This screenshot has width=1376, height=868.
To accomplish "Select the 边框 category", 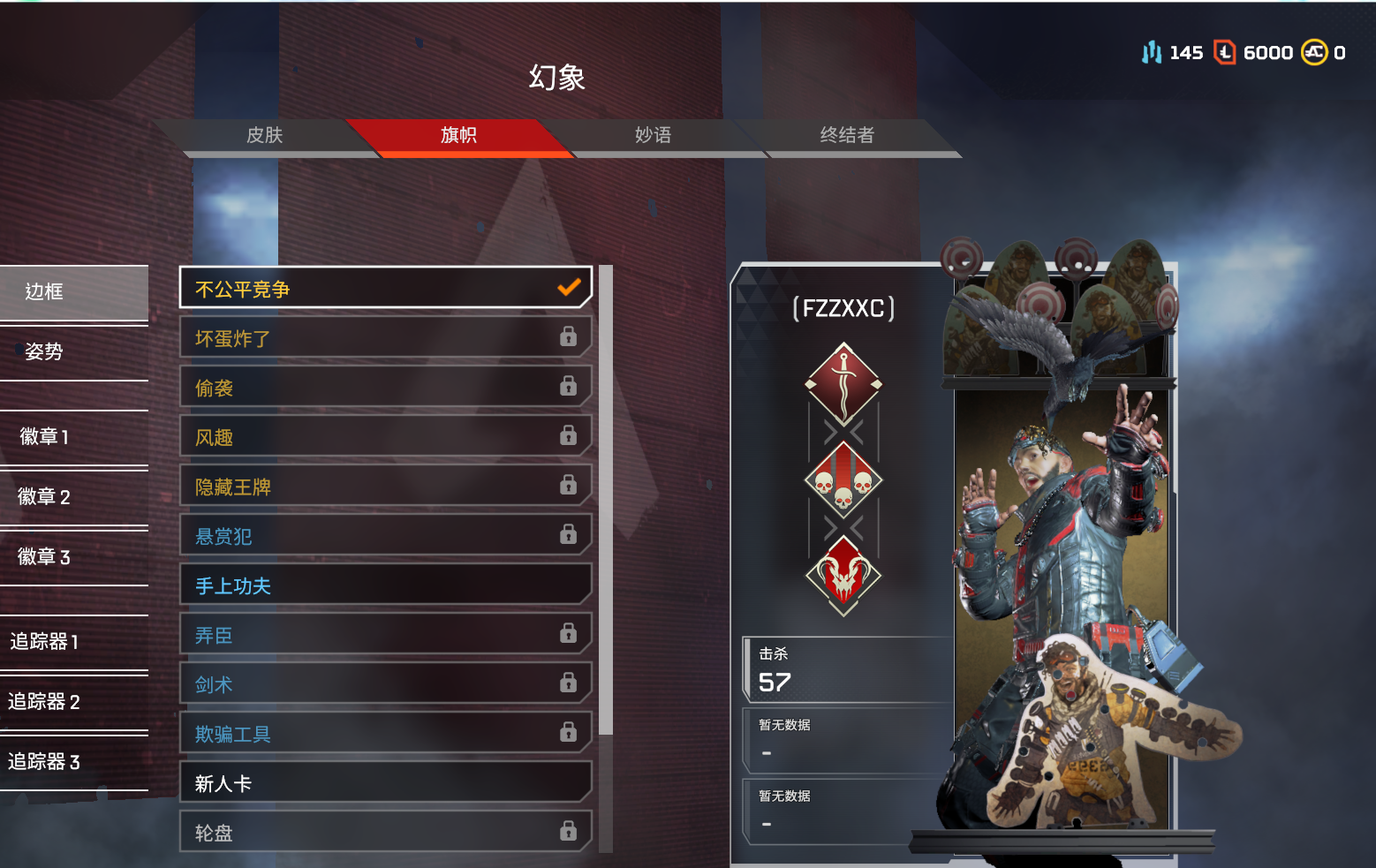I will coord(42,291).
